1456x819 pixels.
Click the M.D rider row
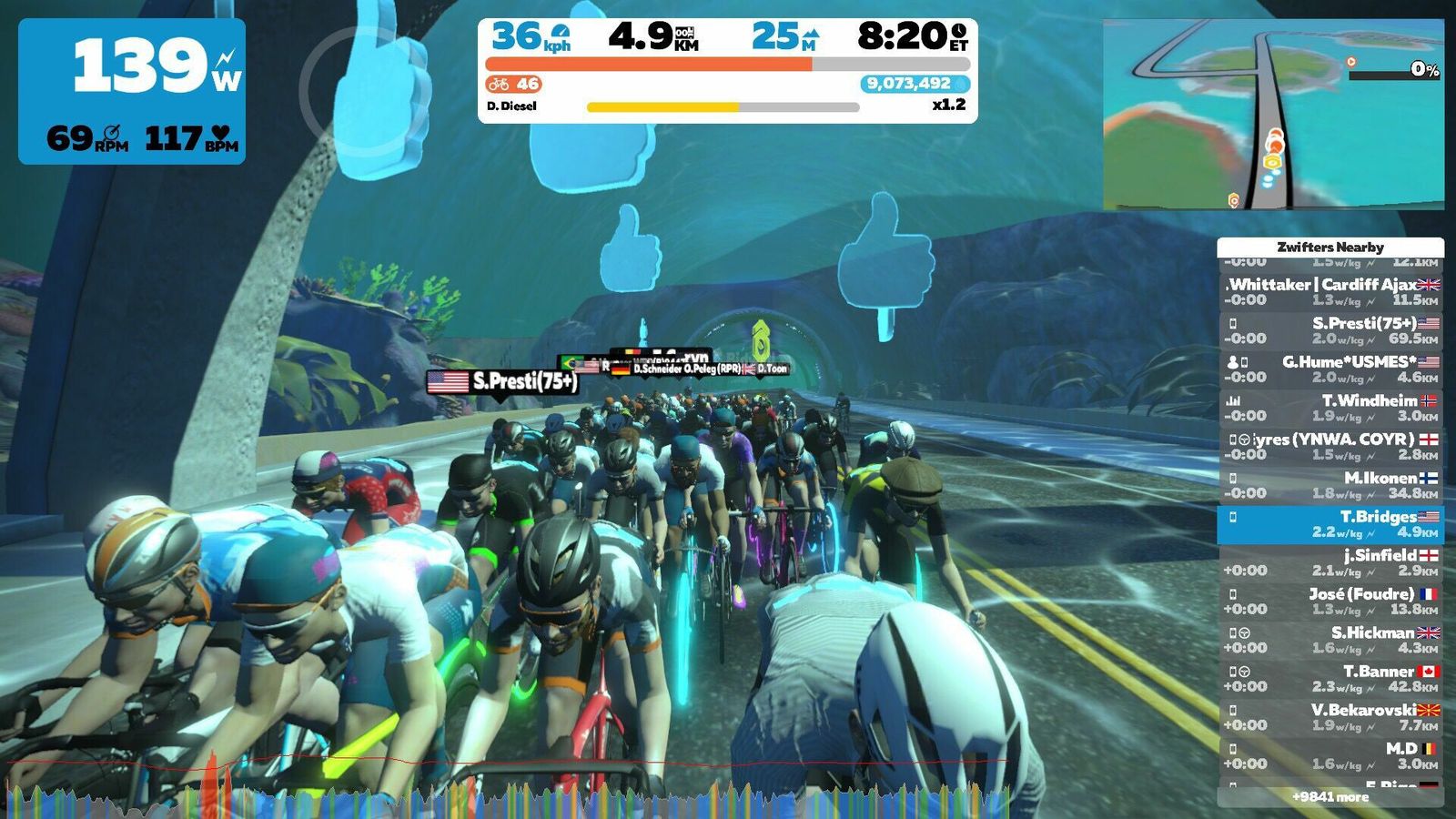click(1330, 756)
